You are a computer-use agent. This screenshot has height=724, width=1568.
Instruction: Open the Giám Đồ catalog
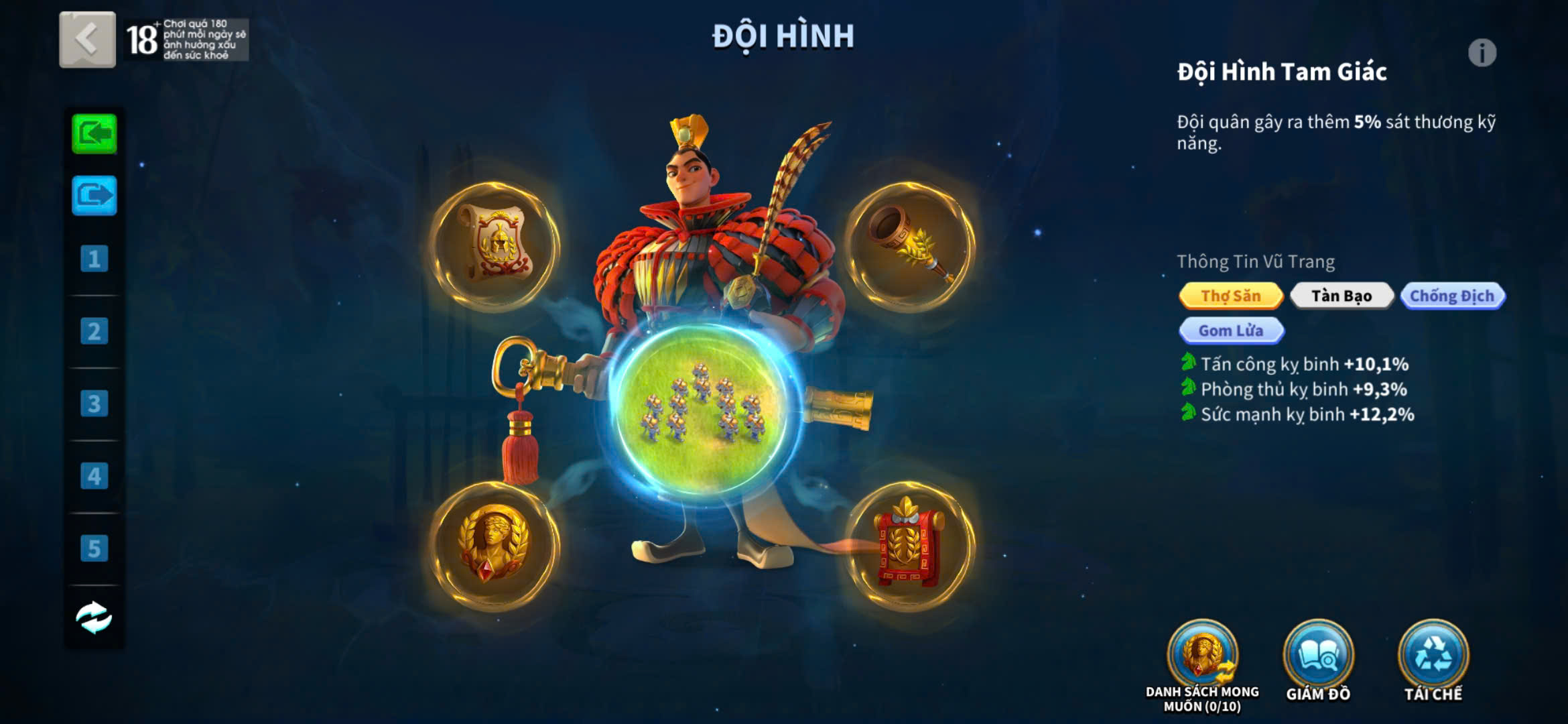1318,656
